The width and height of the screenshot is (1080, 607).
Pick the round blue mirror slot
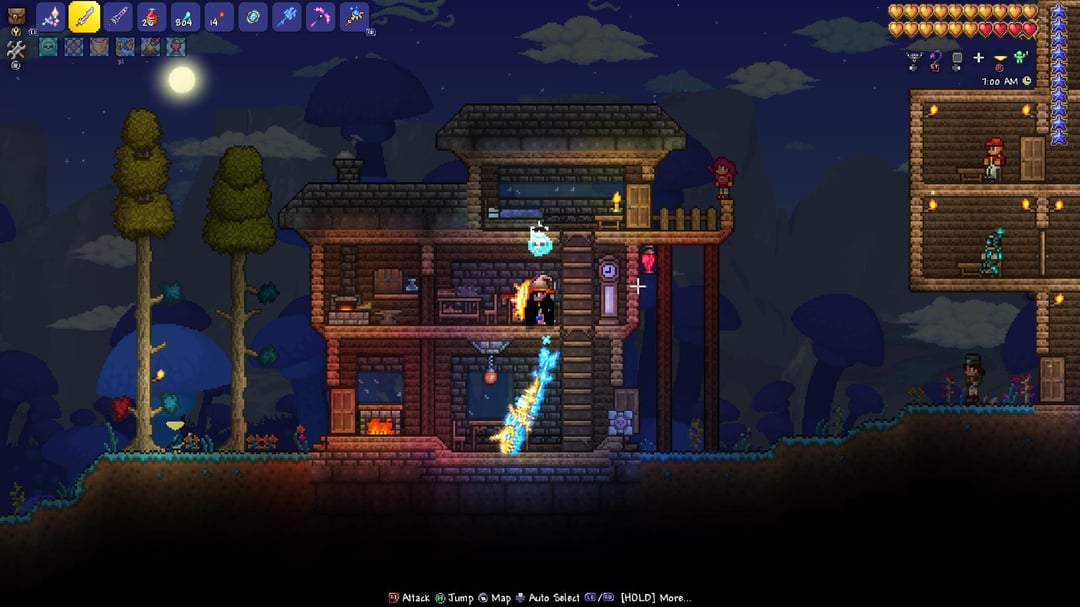253,17
